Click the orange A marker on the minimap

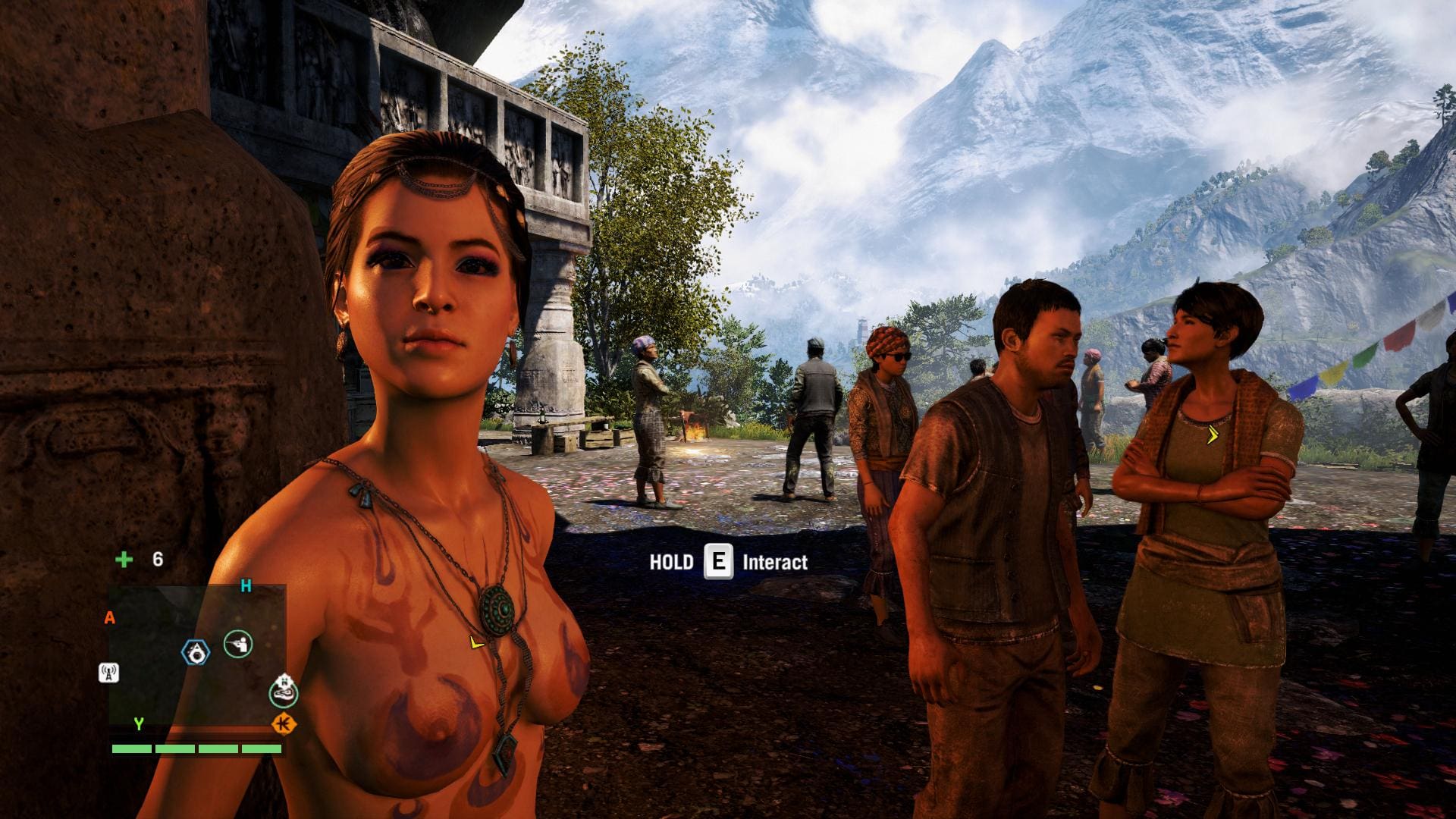tap(110, 619)
